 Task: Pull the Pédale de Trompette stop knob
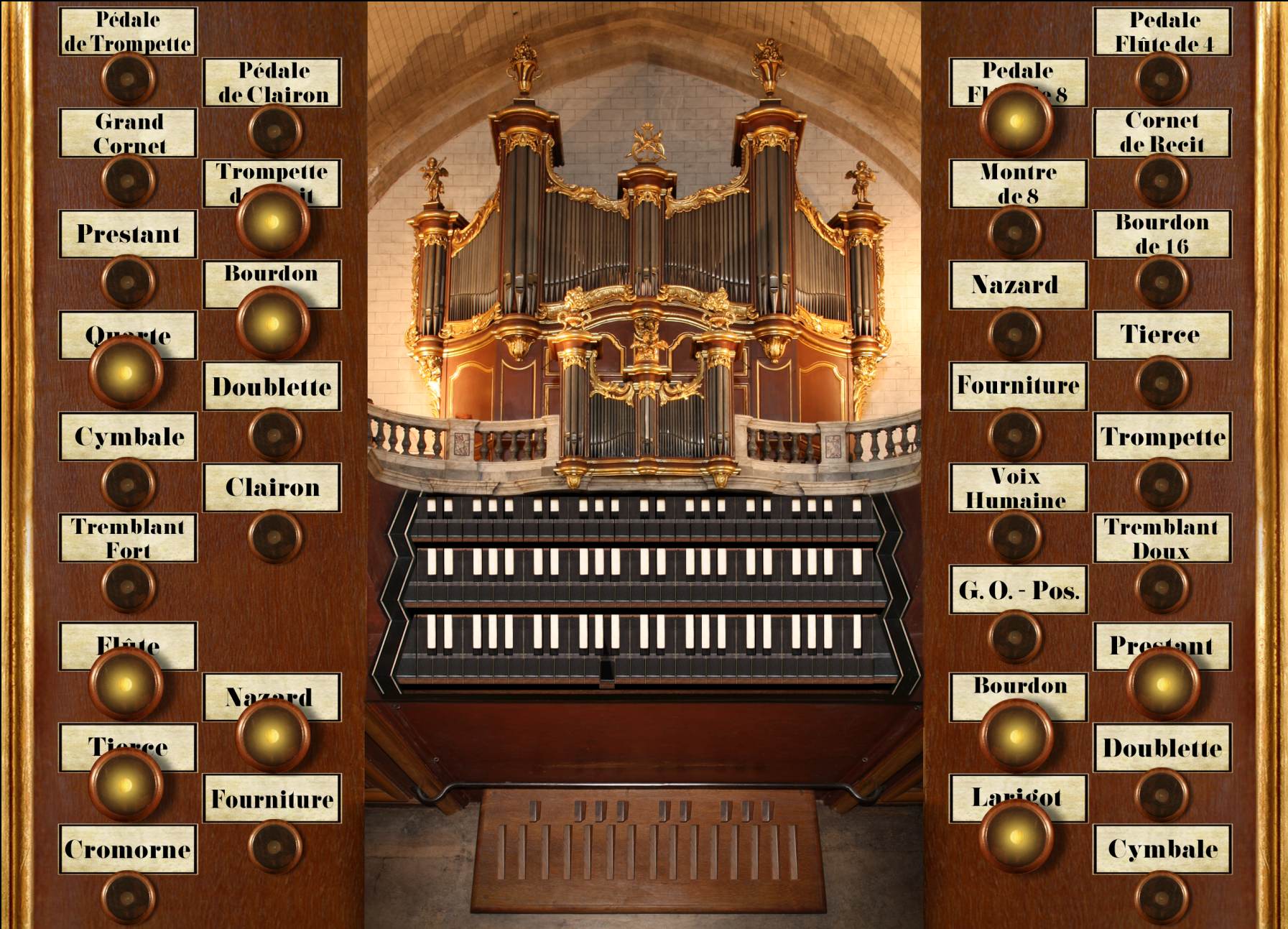pyautogui.click(x=128, y=79)
